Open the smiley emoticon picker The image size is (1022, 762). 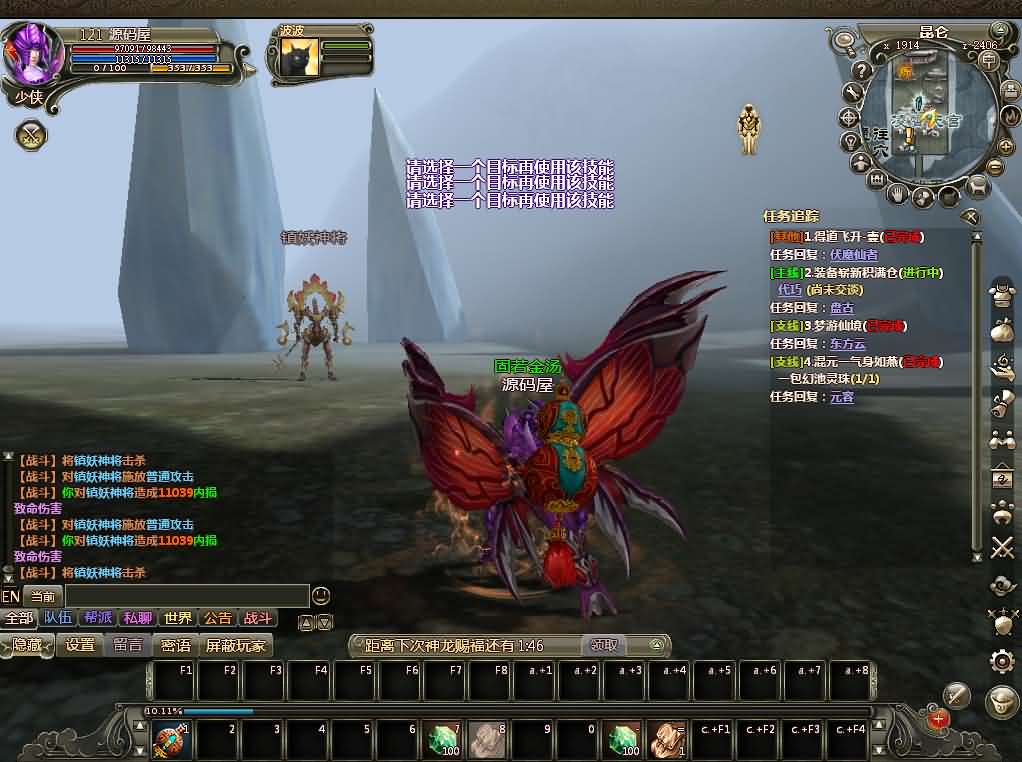[x=321, y=596]
